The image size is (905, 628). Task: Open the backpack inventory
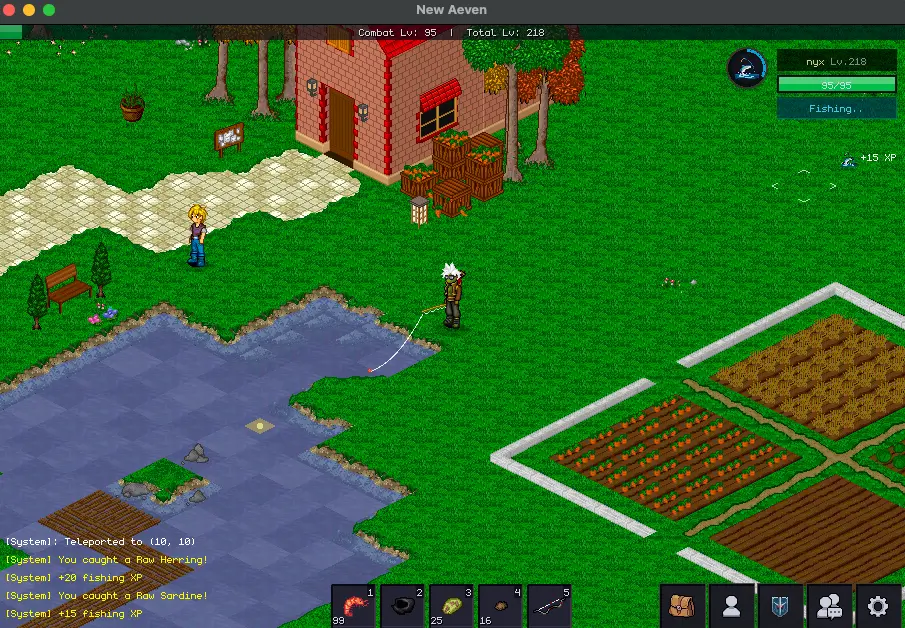click(x=683, y=606)
